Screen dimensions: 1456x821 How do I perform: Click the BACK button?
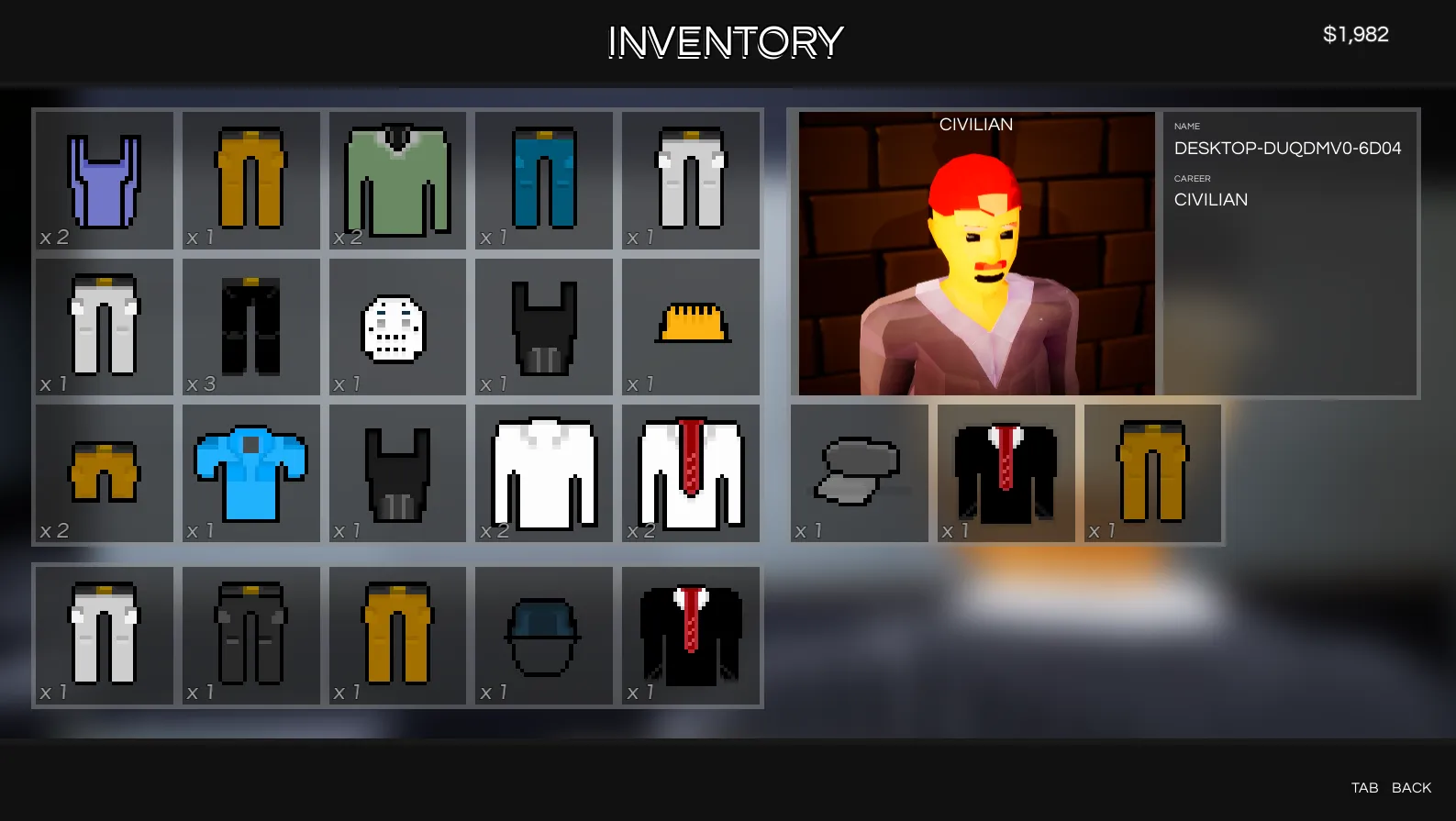coord(1413,787)
